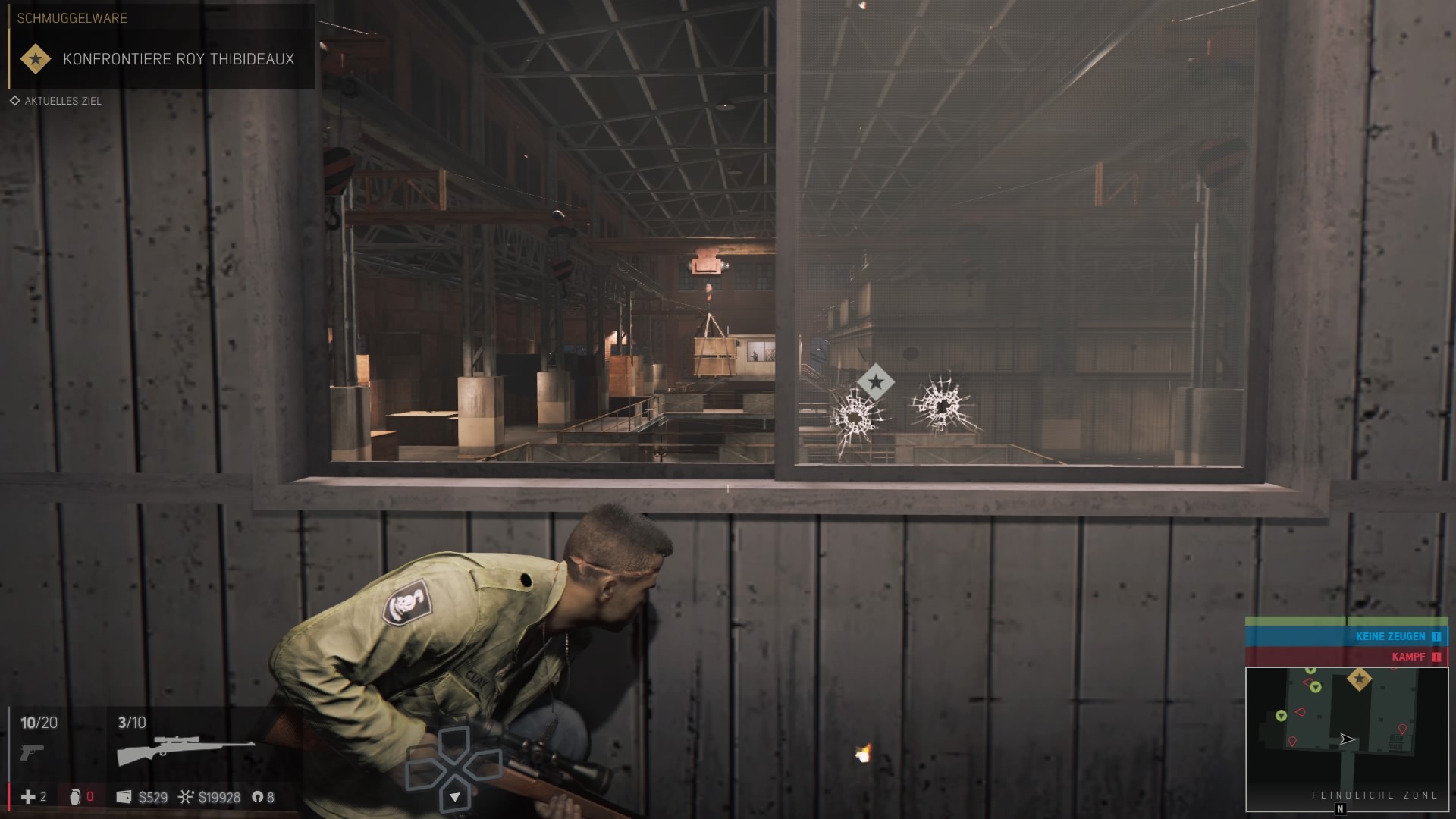Image resolution: width=1456 pixels, height=819 pixels.
Task: Open the minimap
Action: click(1346, 739)
